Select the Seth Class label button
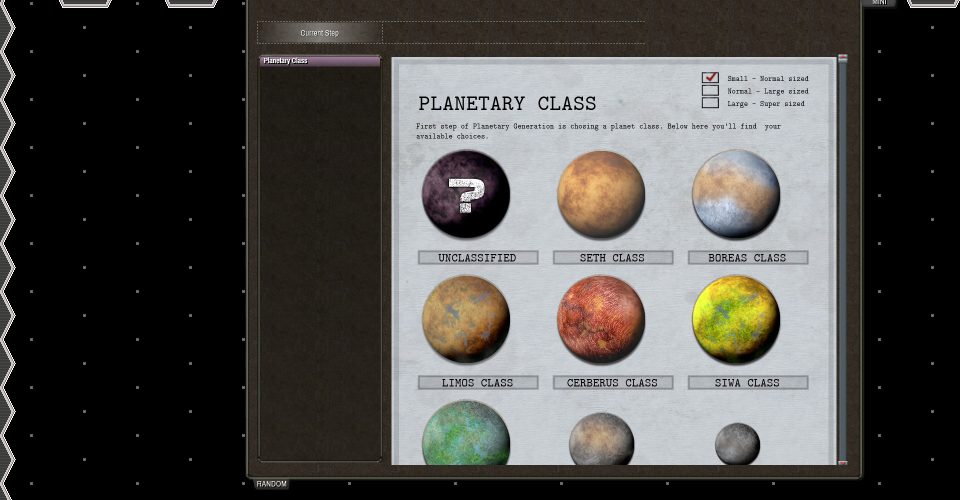960x500 pixels. 613,258
